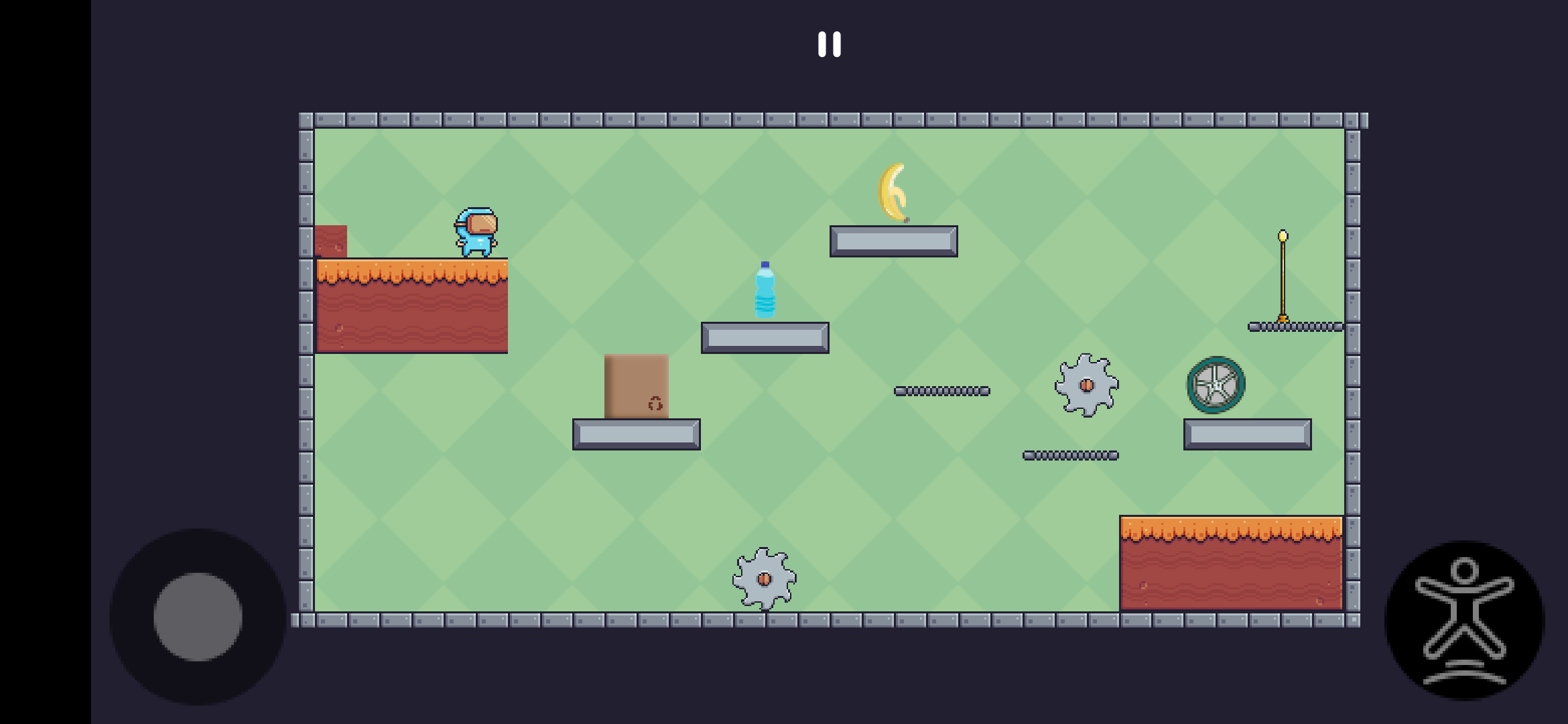Screen dimensions: 1568x724
Task: Tap the lower-right lava ground block
Action: [x=1230, y=563]
